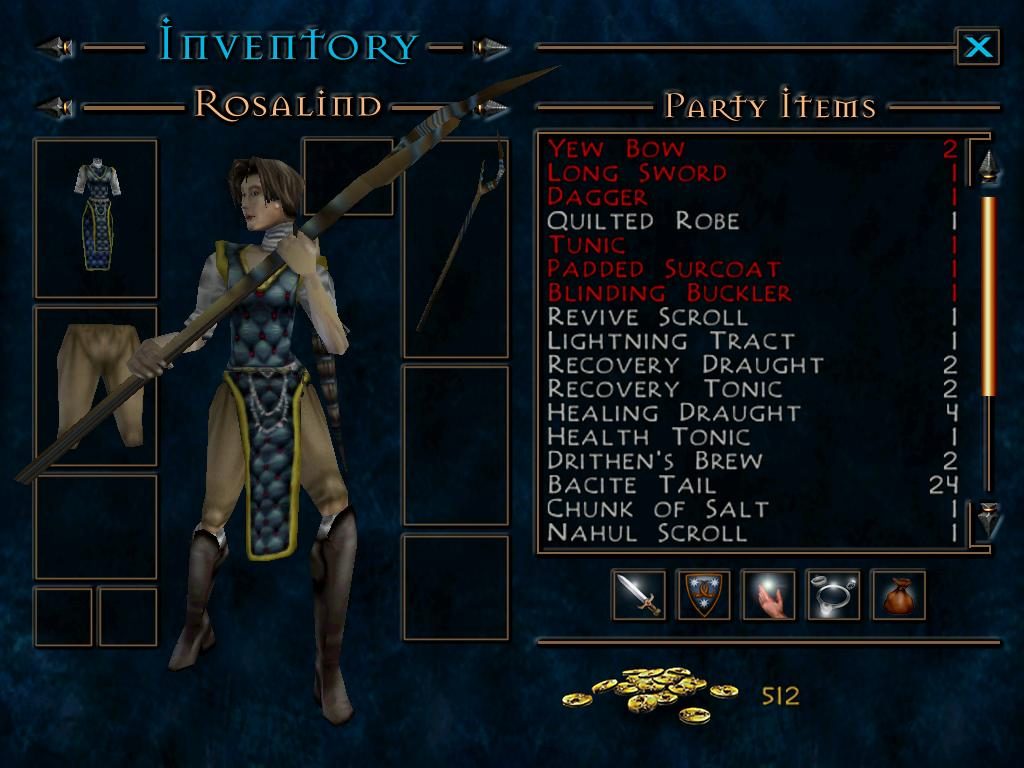The image size is (1024, 768).
Task: Pick the Revive Scroll from the list
Action: (647, 317)
